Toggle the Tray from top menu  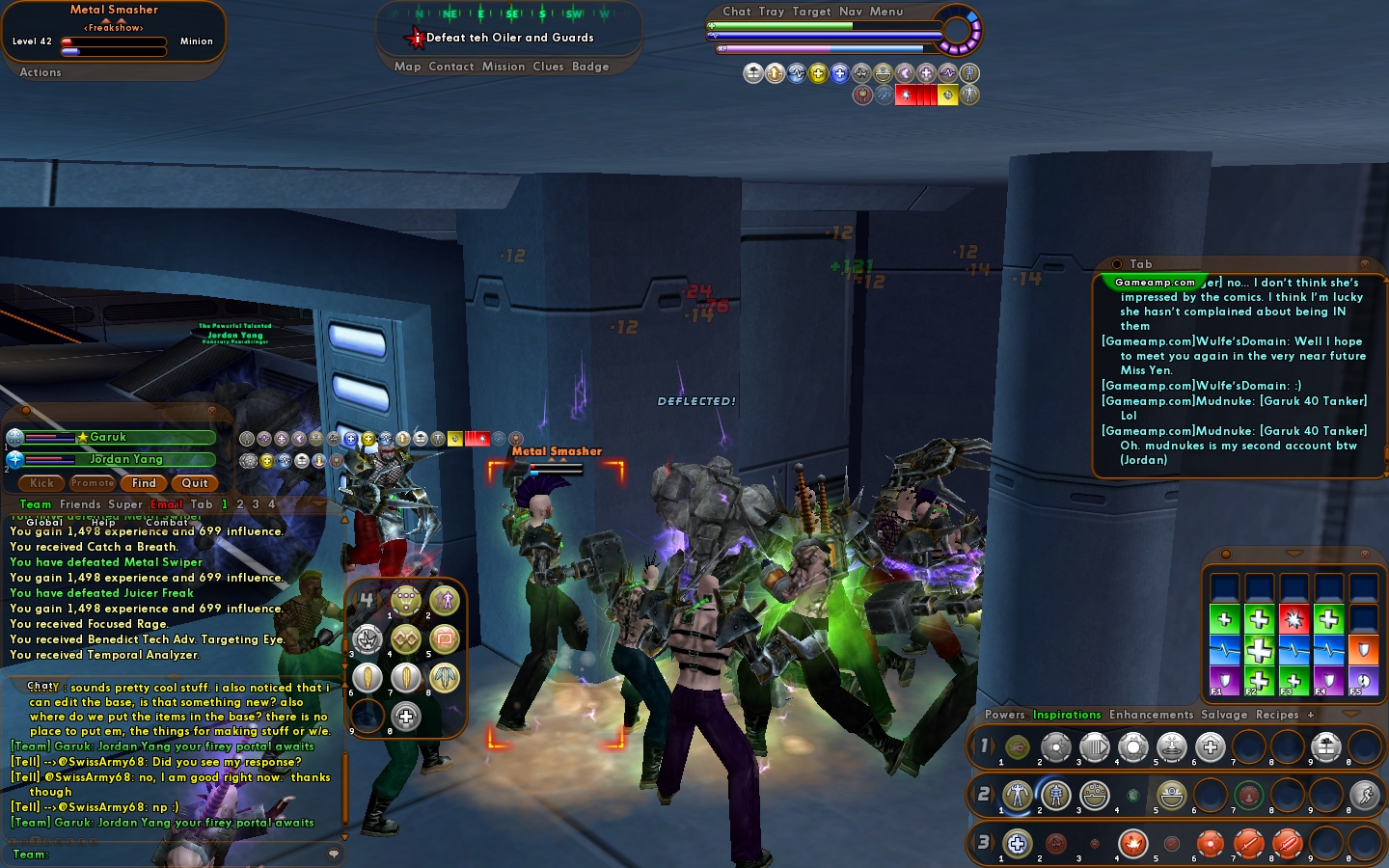(772, 12)
